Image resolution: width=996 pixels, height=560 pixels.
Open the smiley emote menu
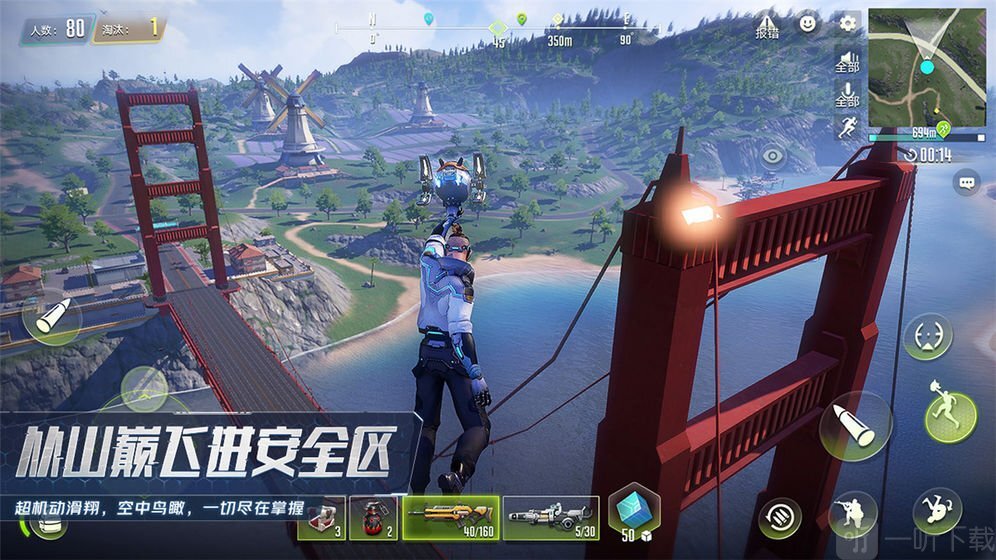[x=808, y=22]
